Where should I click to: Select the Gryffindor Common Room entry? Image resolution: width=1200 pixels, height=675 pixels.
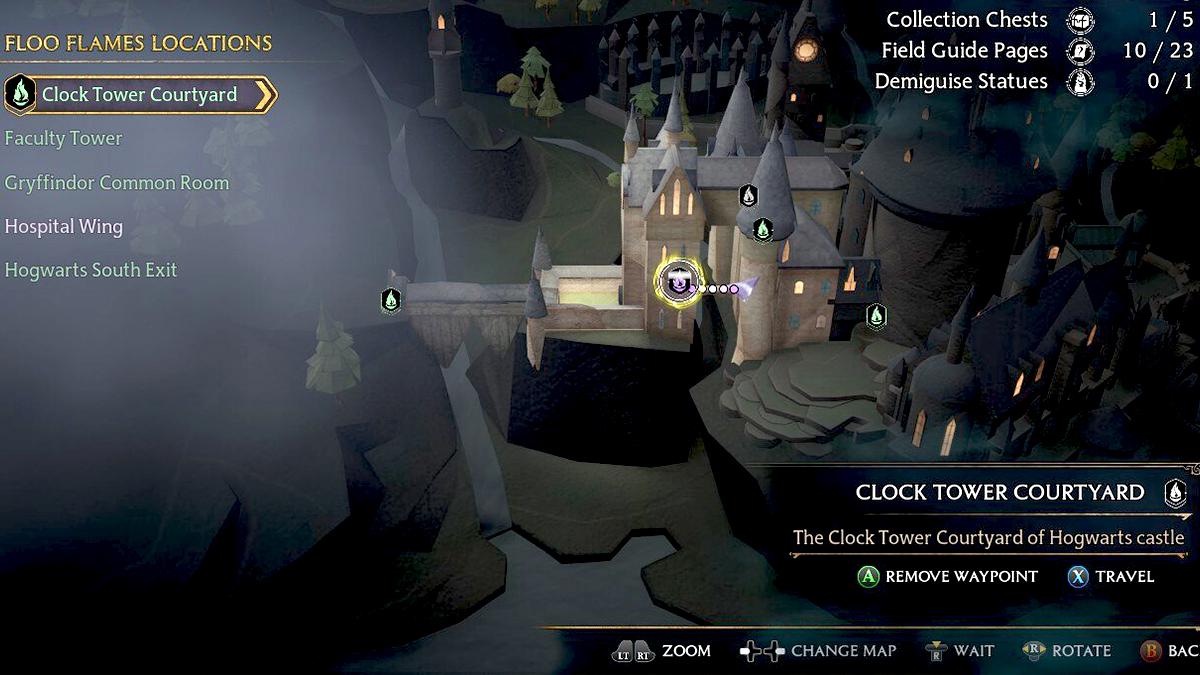click(x=116, y=183)
